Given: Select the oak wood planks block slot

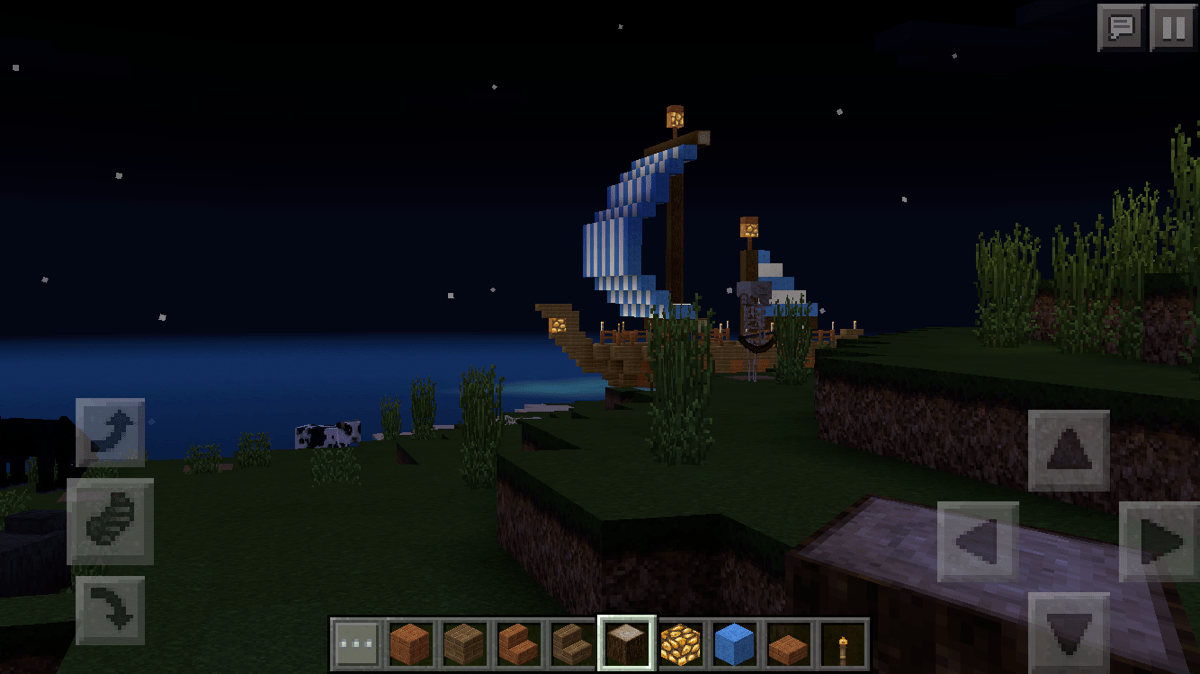Looking at the screenshot, I should tap(464, 643).
